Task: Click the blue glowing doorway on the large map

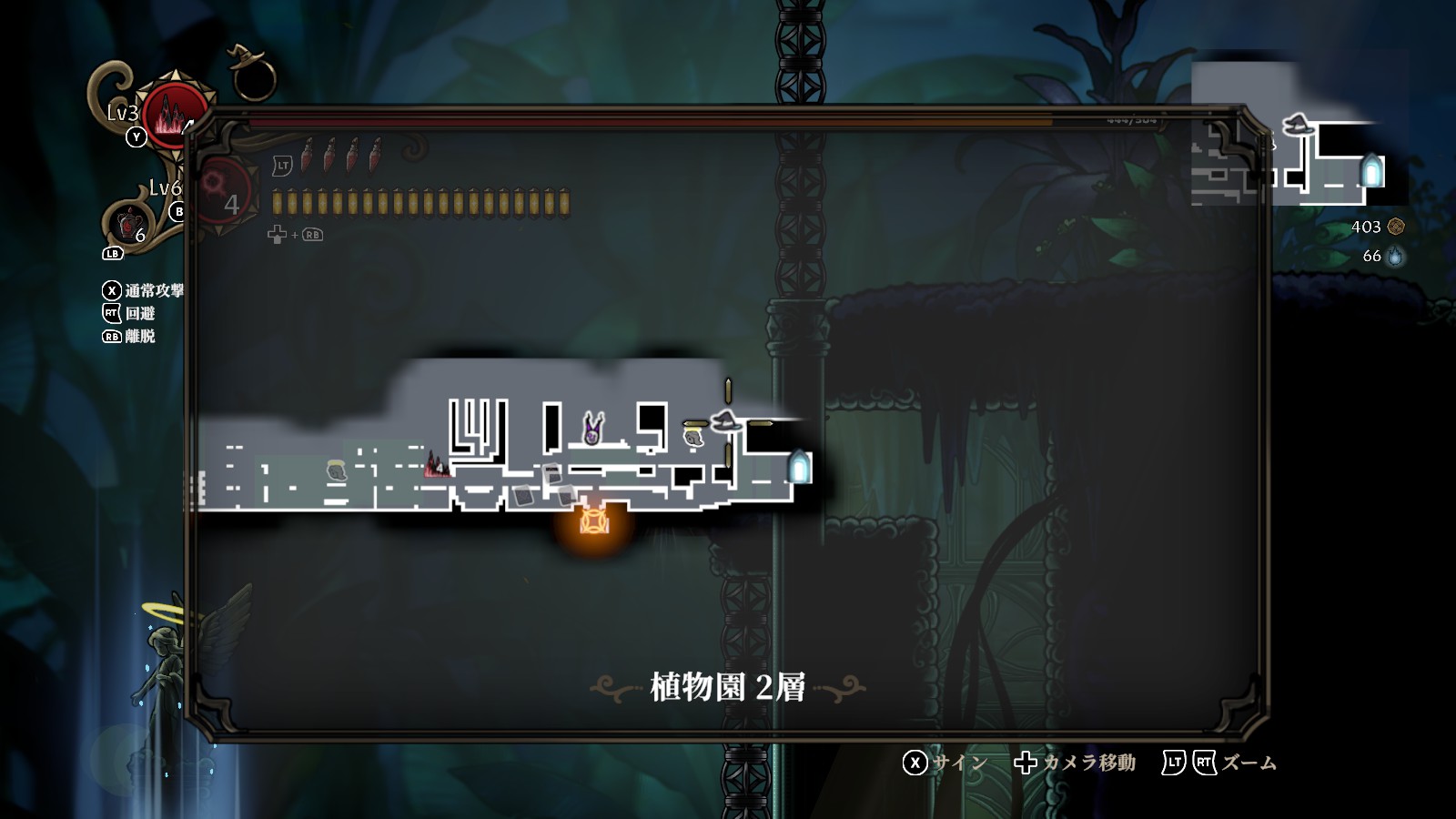Action: [x=799, y=467]
